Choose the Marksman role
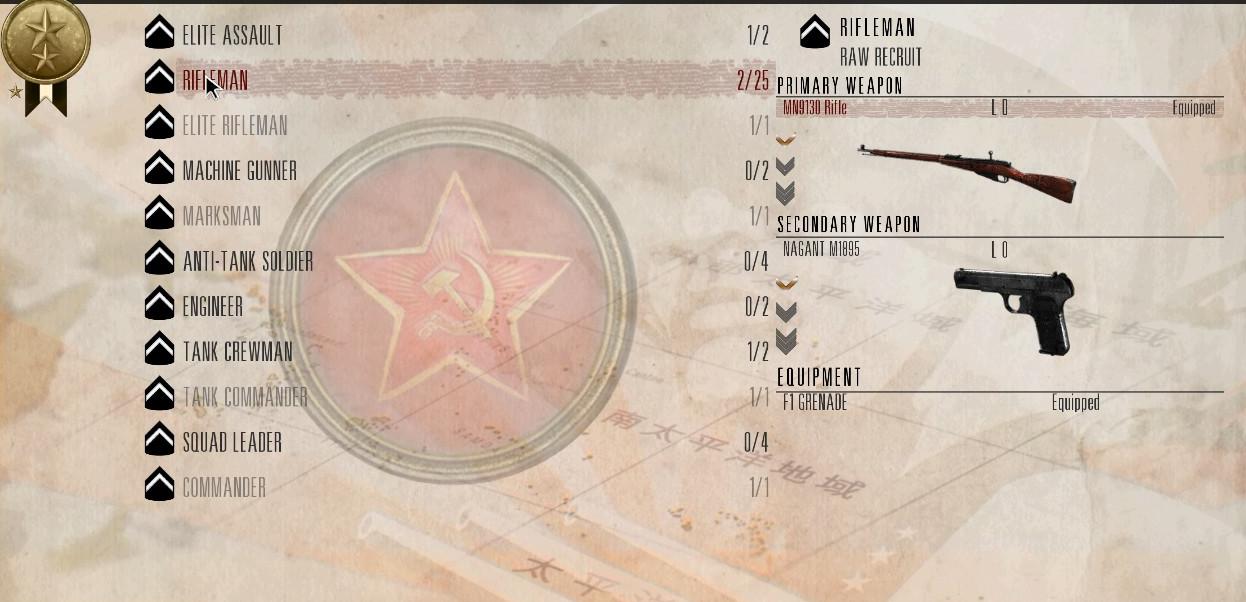The image size is (1246, 602). 221,216
